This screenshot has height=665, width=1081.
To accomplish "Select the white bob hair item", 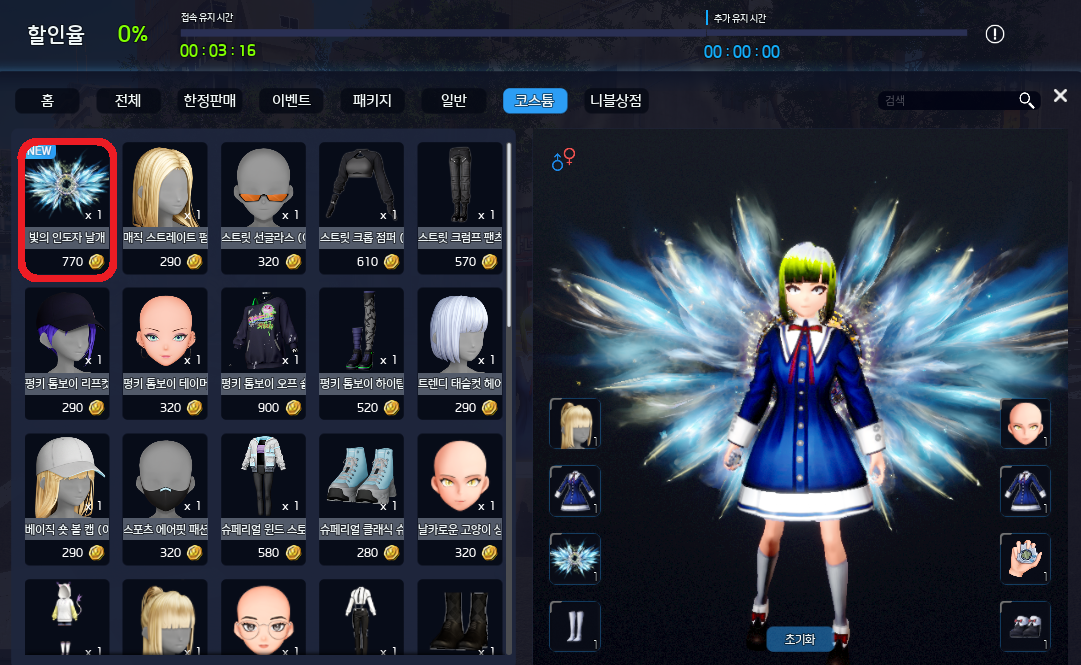I will click(x=460, y=354).
